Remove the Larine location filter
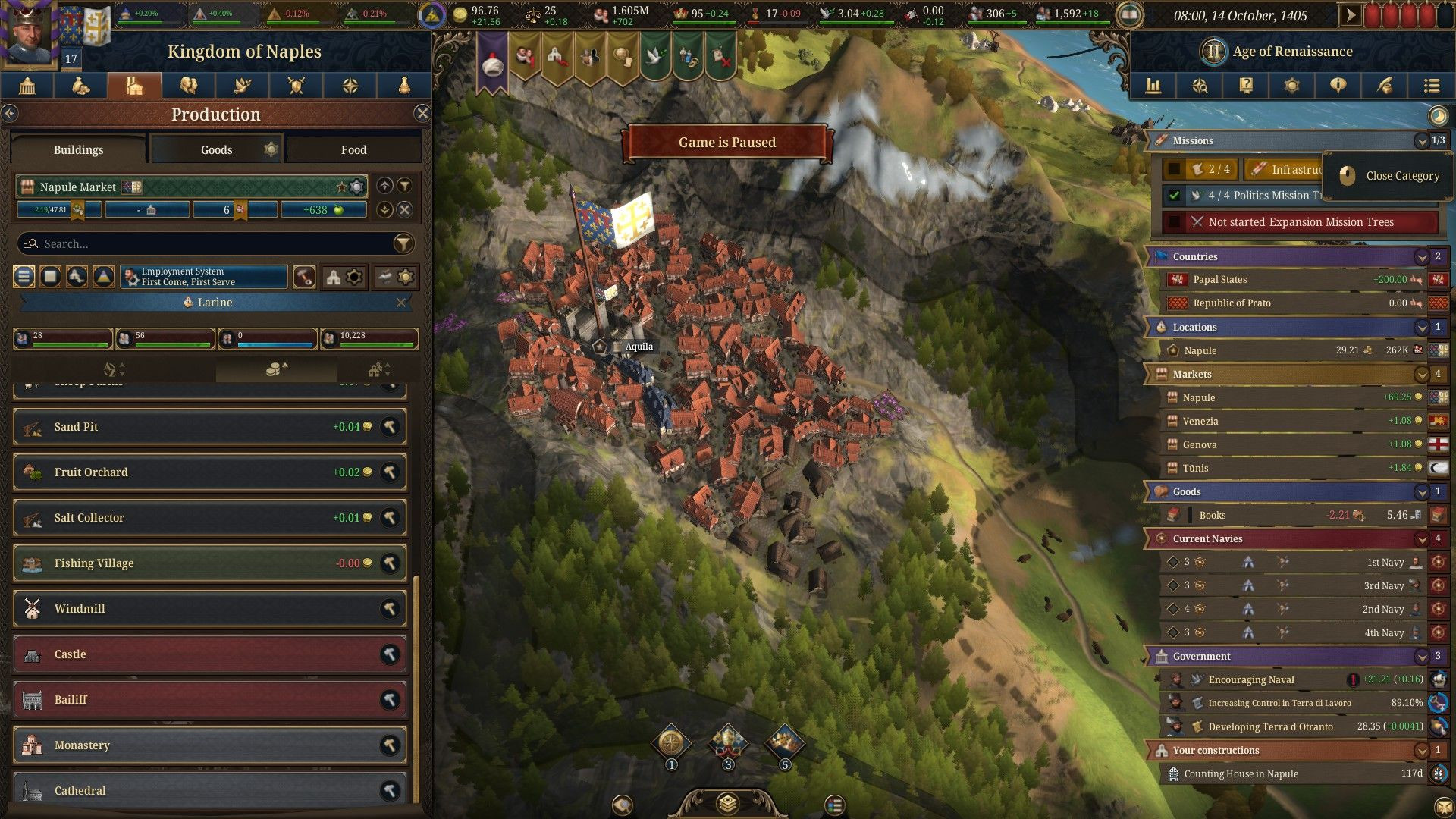 tap(400, 303)
